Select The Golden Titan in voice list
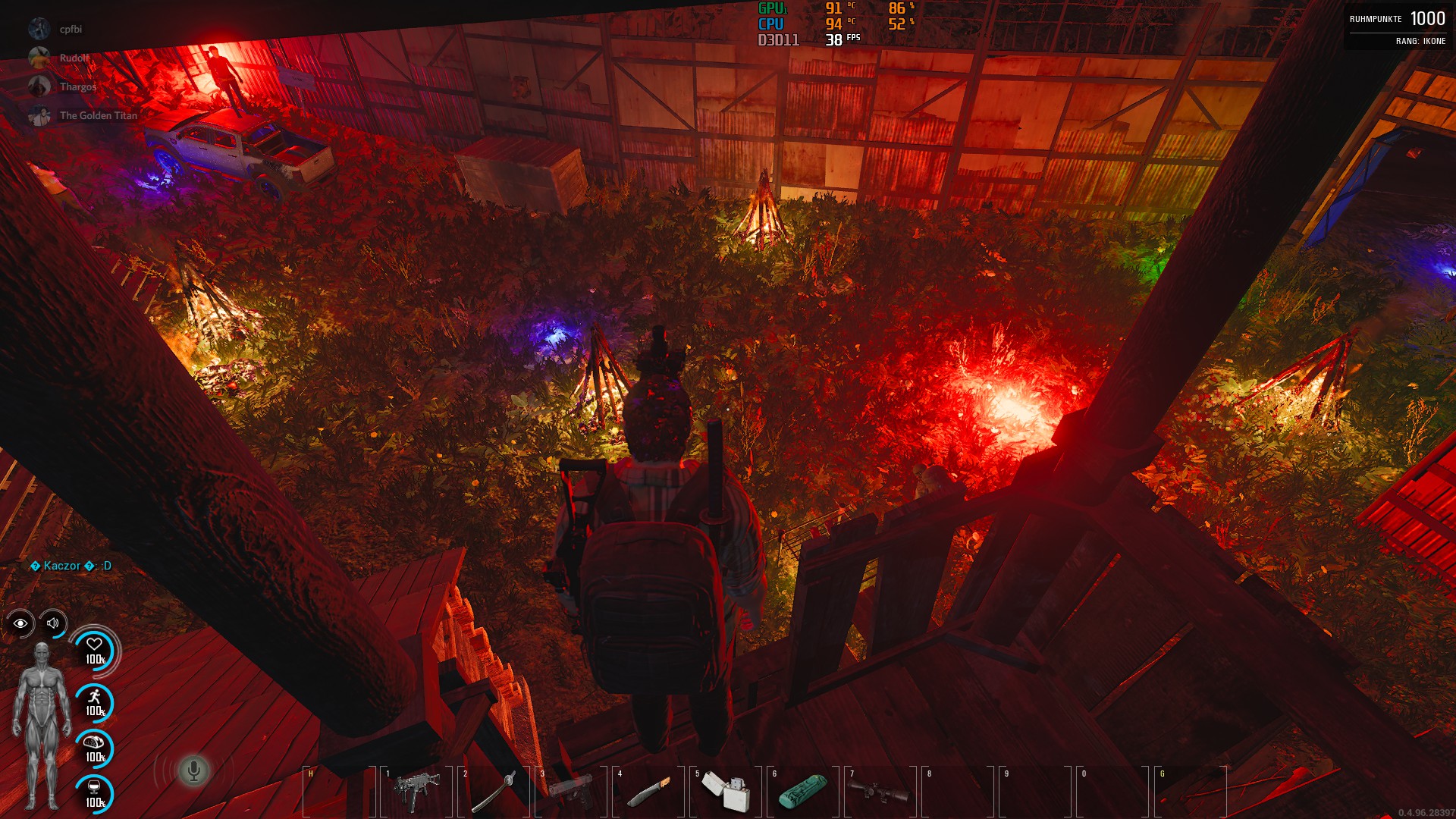Screen dimensions: 1456x819 (x=98, y=115)
